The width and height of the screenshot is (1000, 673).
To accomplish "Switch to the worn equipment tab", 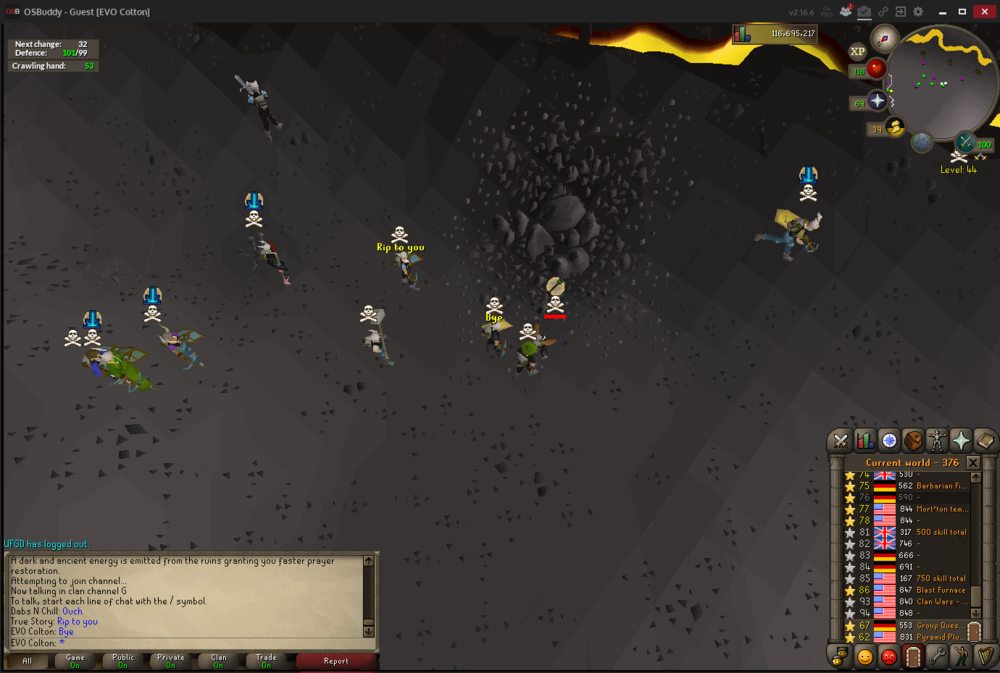I will 937,440.
